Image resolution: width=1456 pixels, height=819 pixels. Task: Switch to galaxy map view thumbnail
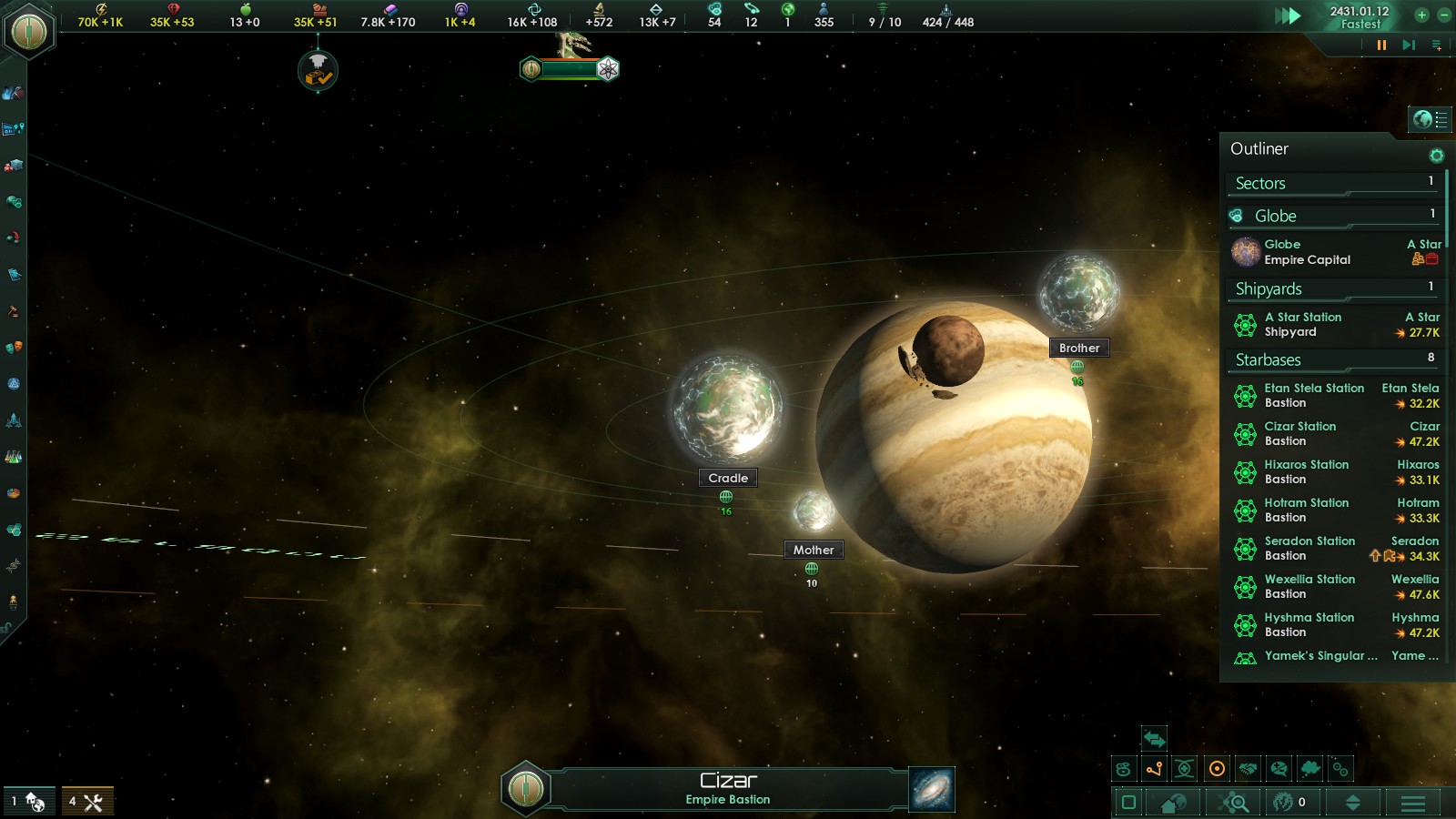(932, 789)
